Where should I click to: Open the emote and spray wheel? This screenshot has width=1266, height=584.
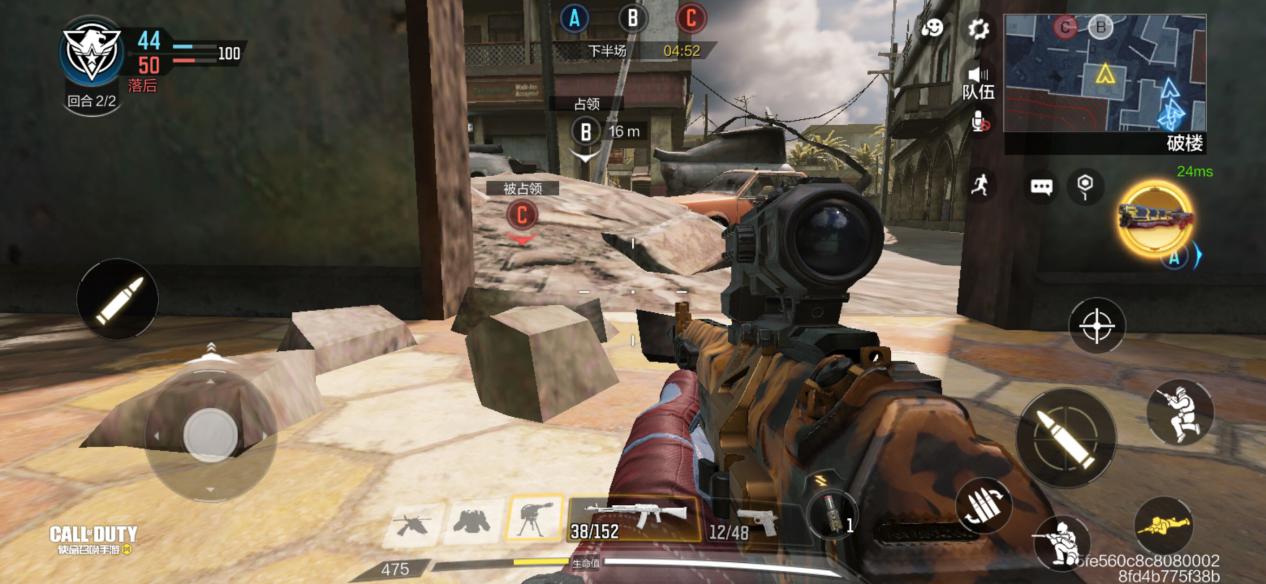point(933,28)
